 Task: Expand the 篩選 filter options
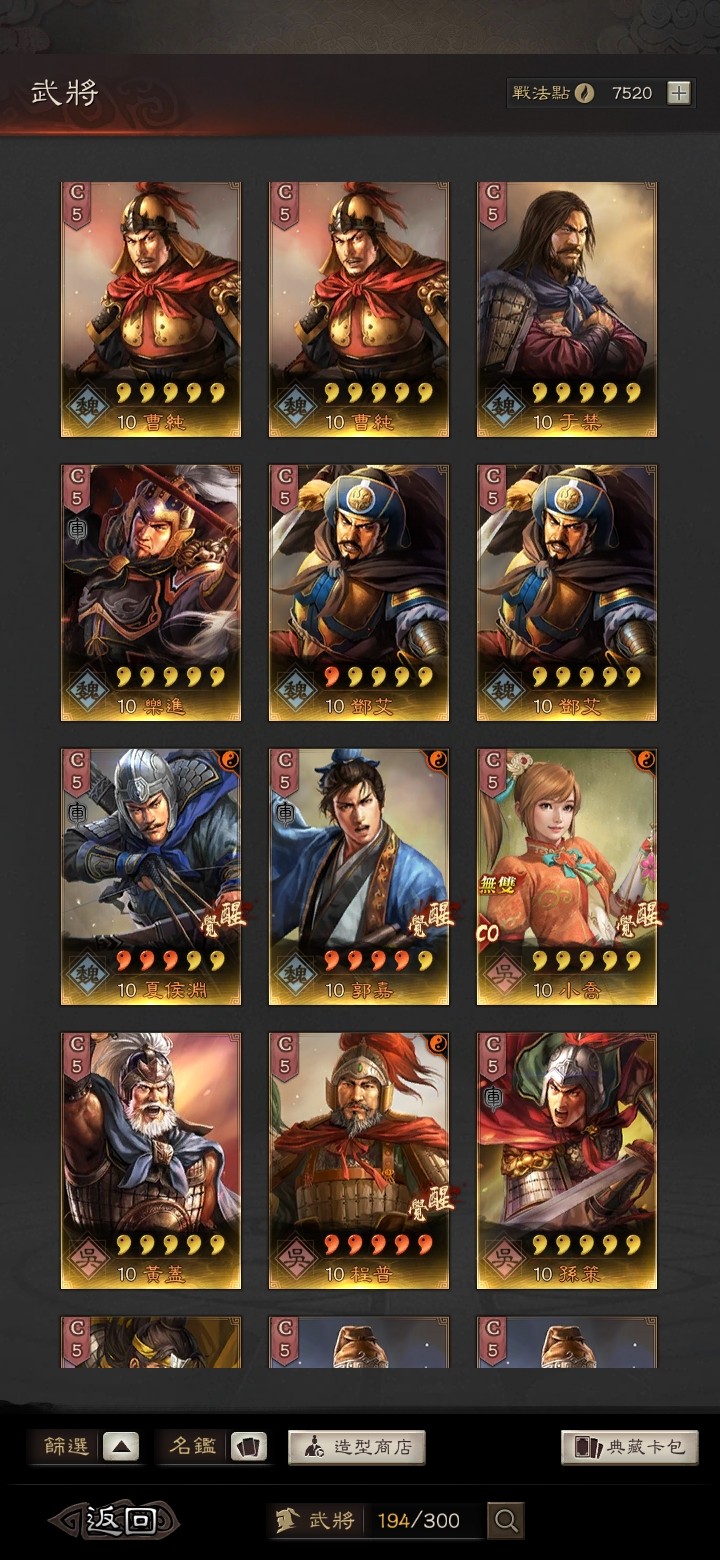click(x=120, y=1447)
